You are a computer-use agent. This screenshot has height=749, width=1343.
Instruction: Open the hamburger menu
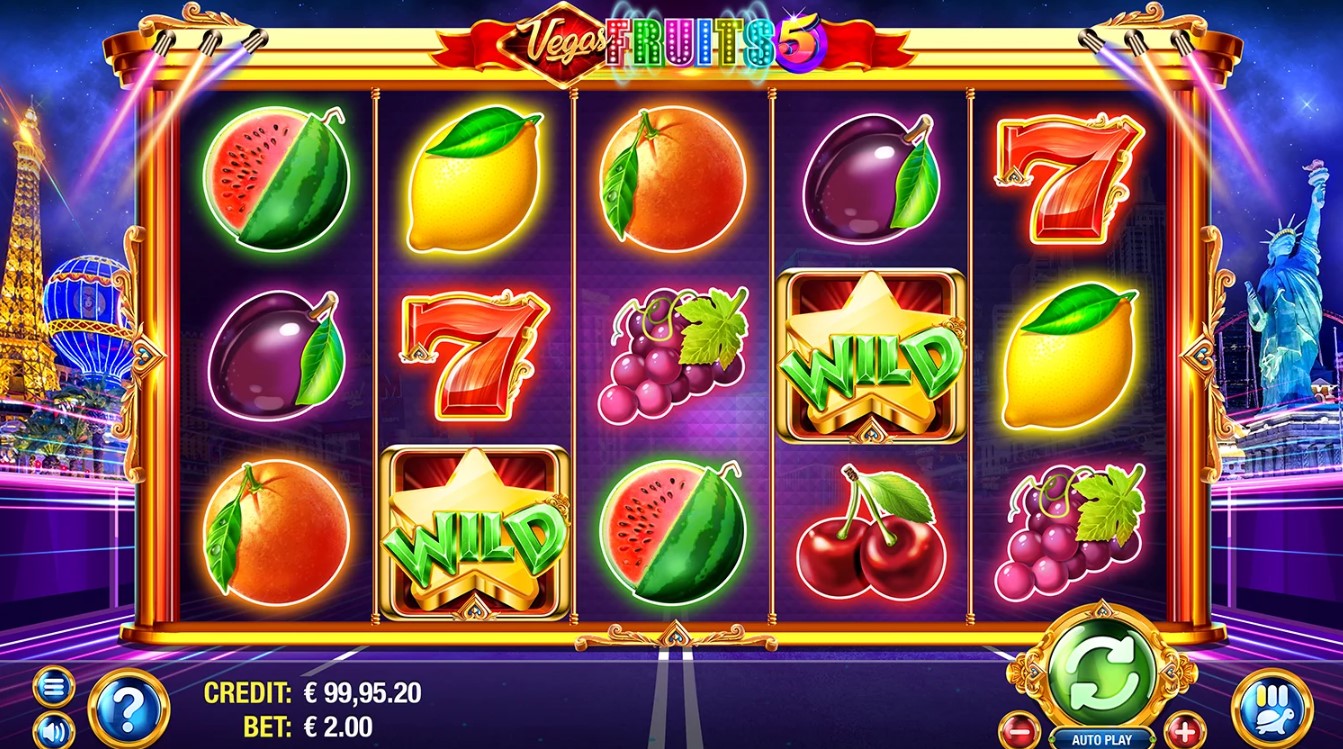53,688
